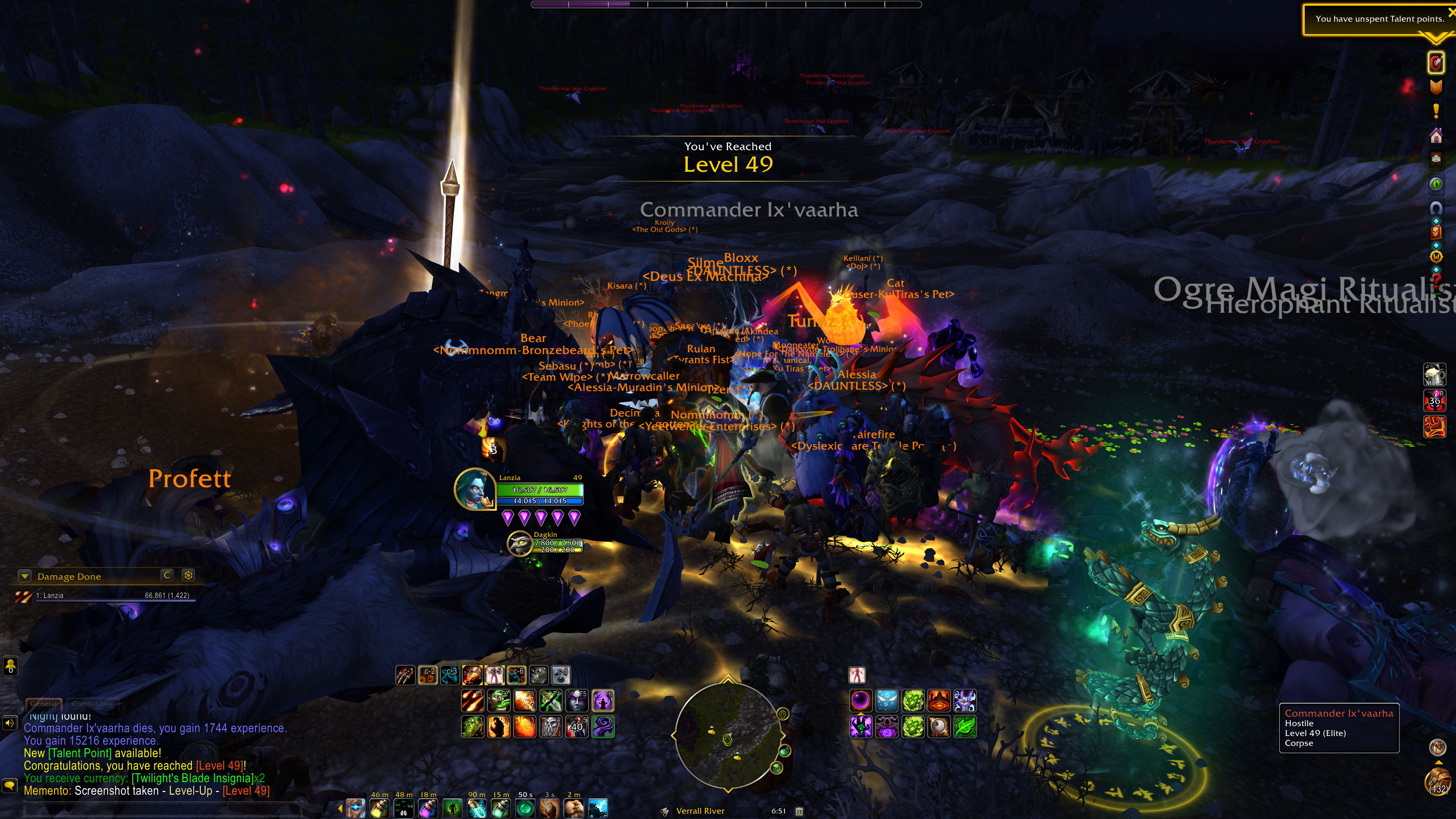Switch to the Combat Log chat tab
This screenshot has height=819, width=1456.
click(92, 704)
